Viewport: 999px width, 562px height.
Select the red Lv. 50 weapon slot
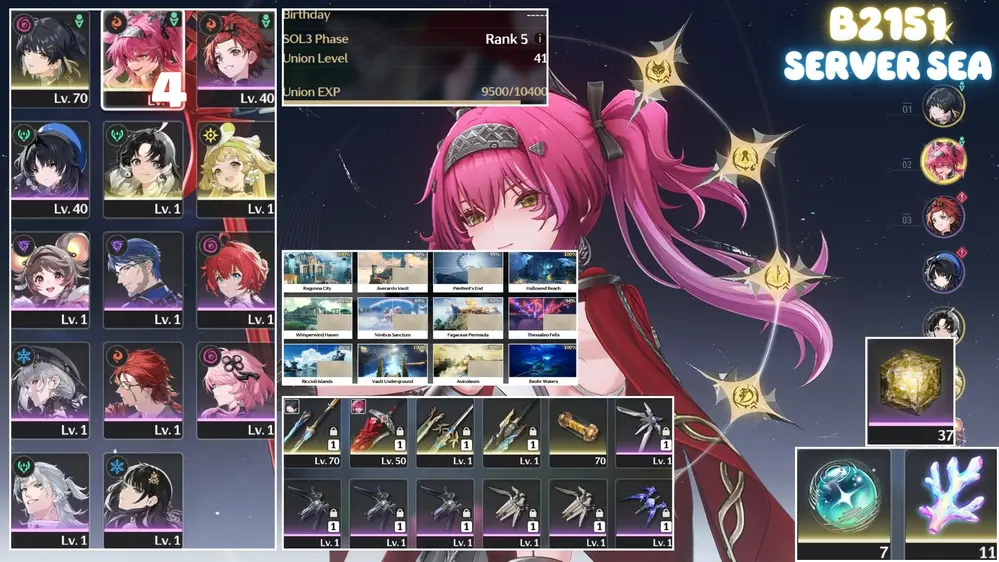pyautogui.click(x=379, y=432)
